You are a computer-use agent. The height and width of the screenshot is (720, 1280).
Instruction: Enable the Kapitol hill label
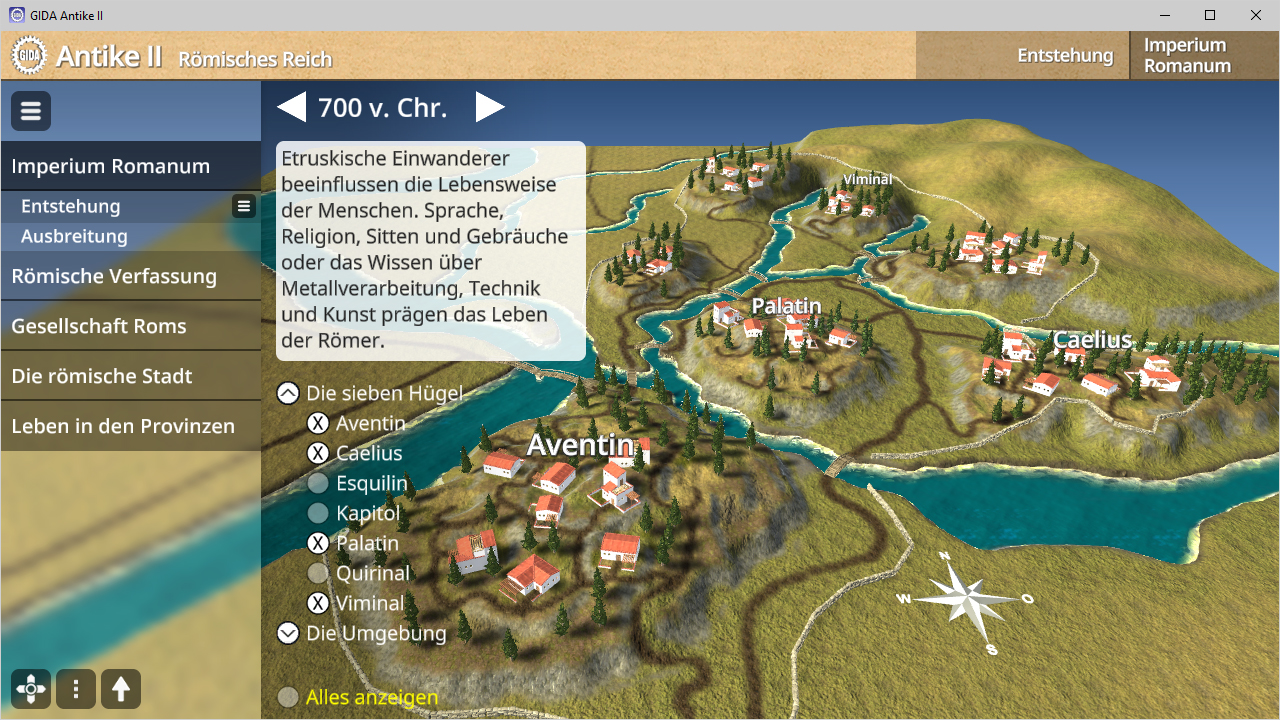[x=318, y=513]
